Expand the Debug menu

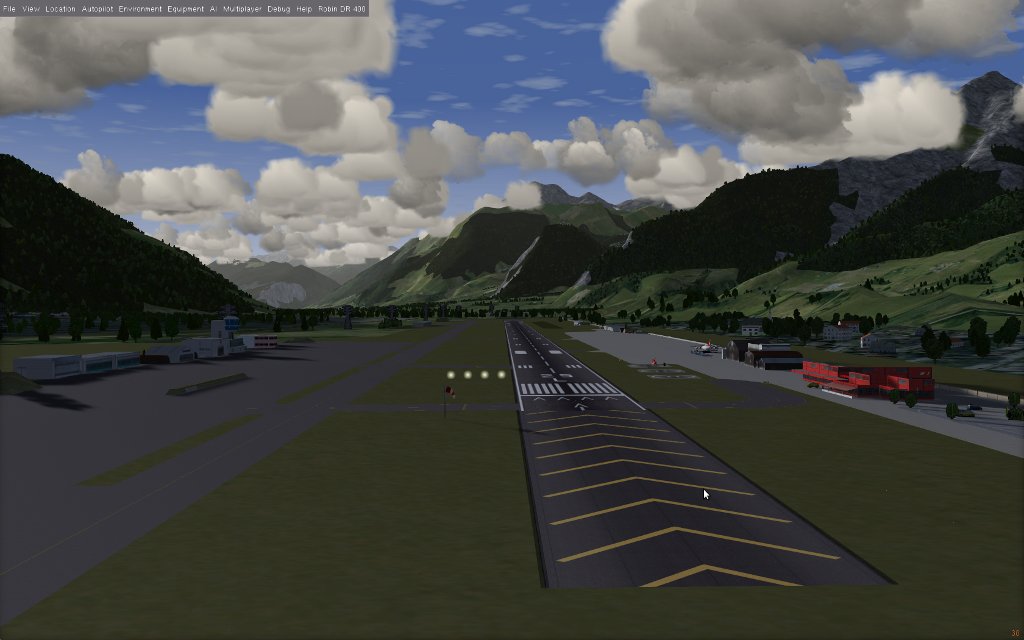[279, 8]
